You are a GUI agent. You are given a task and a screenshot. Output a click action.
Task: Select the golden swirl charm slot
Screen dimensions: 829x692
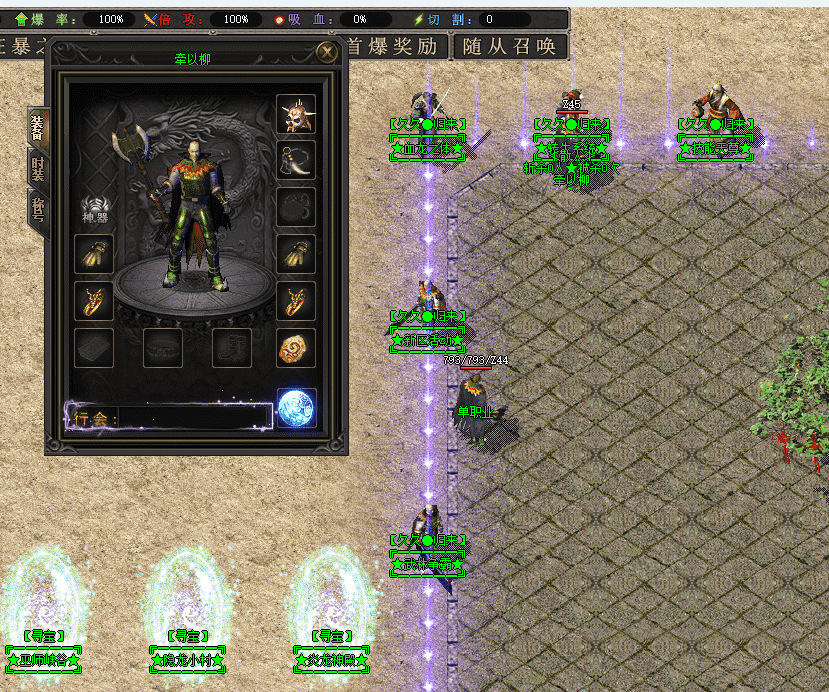pos(296,347)
